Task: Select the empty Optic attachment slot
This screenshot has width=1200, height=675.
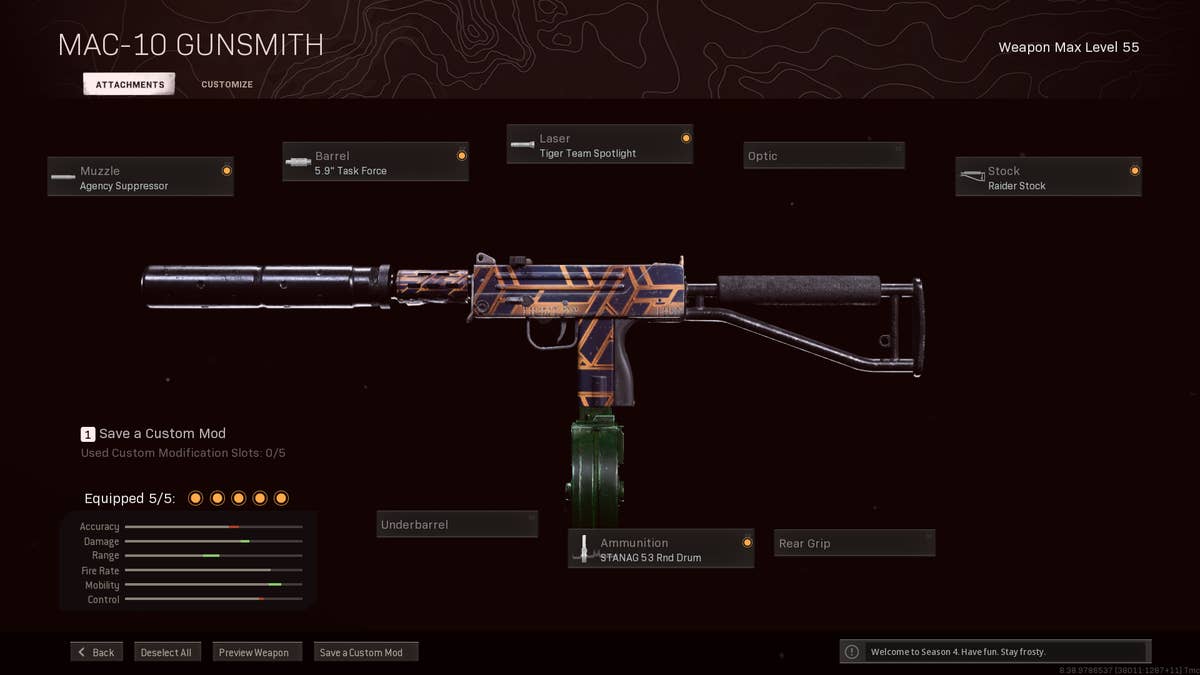Action: pos(824,156)
